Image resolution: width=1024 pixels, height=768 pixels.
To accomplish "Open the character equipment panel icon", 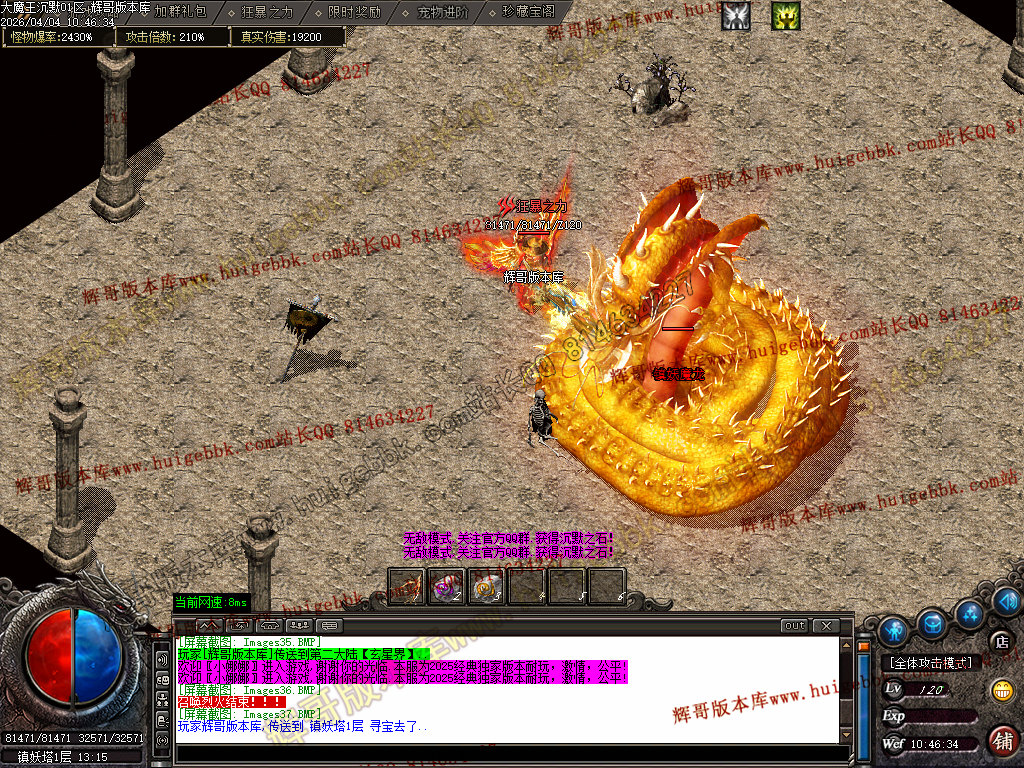I will coord(894,630).
